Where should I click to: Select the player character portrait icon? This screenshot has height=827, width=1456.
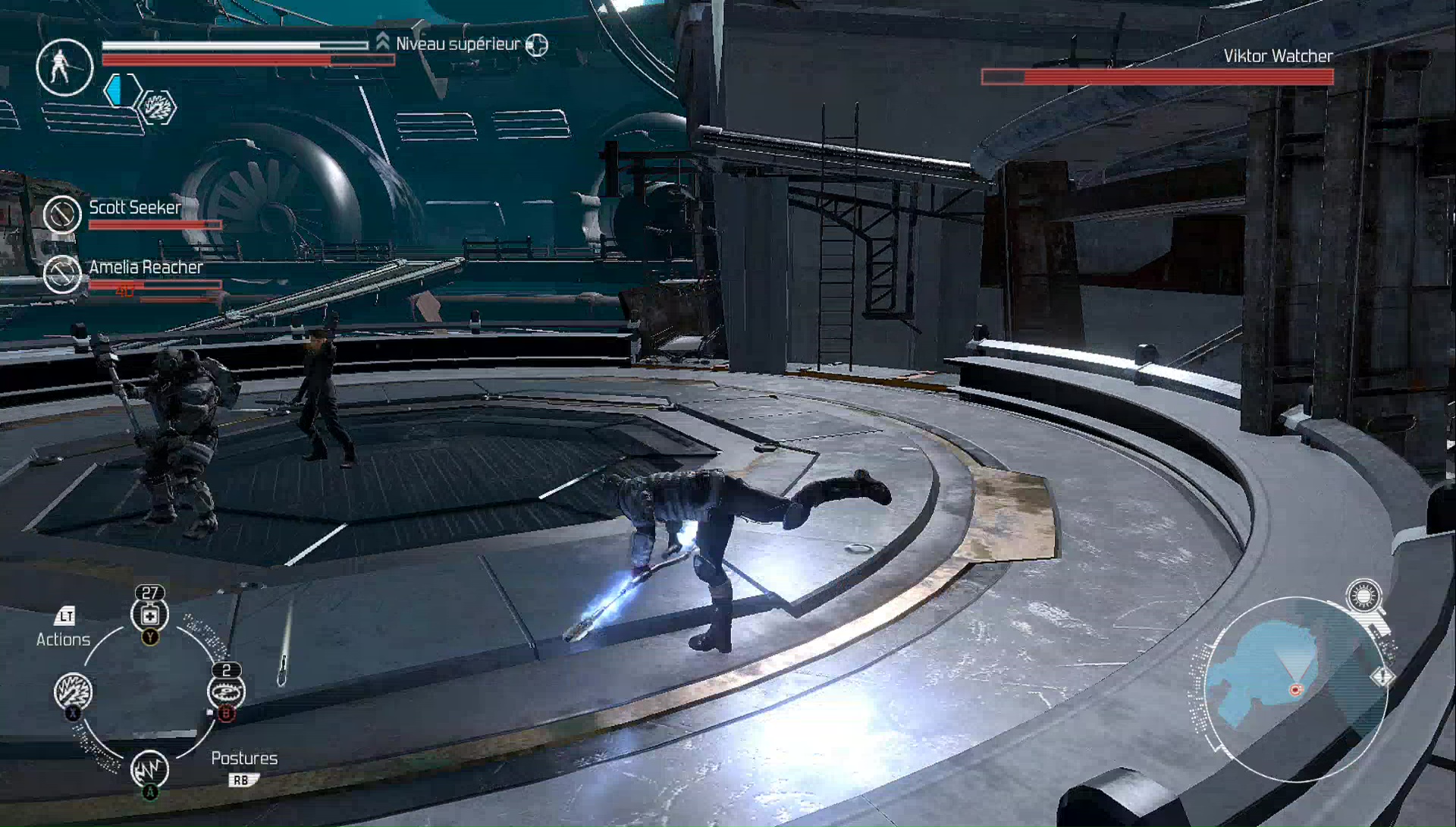pos(64,68)
